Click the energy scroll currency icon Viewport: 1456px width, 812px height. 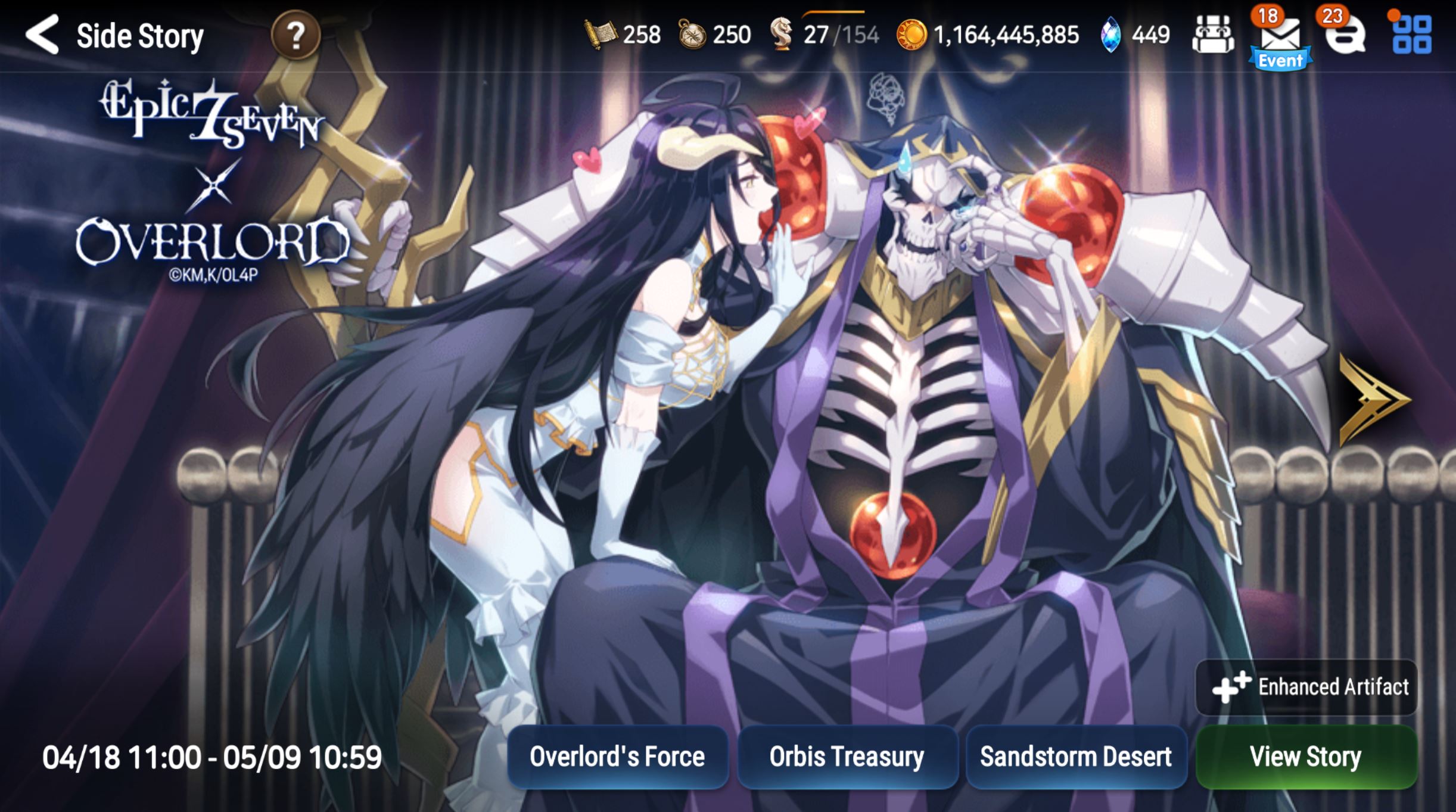601,34
